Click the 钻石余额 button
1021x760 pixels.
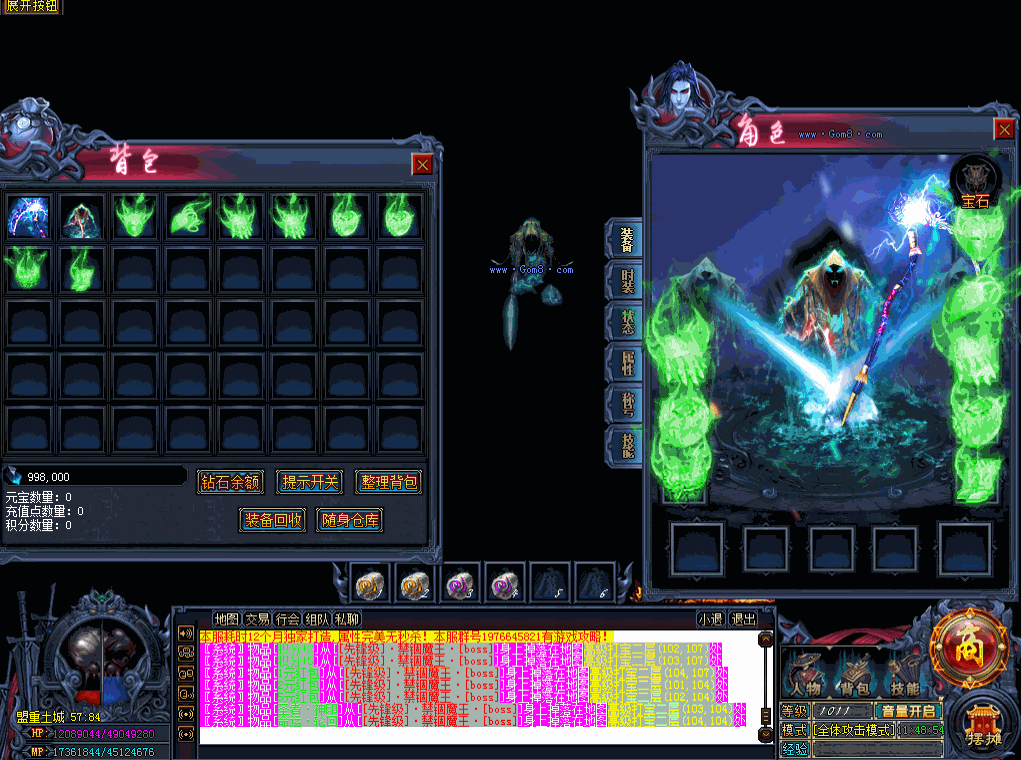pyautogui.click(x=230, y=482)
